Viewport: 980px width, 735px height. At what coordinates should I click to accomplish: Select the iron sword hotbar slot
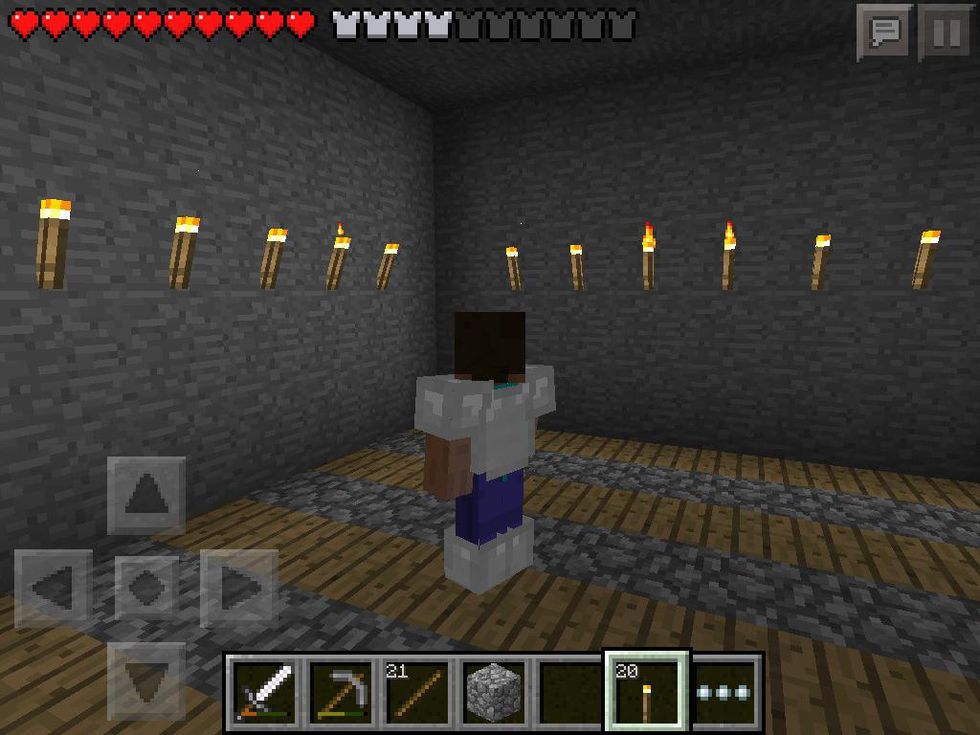(x=263, y=690)
